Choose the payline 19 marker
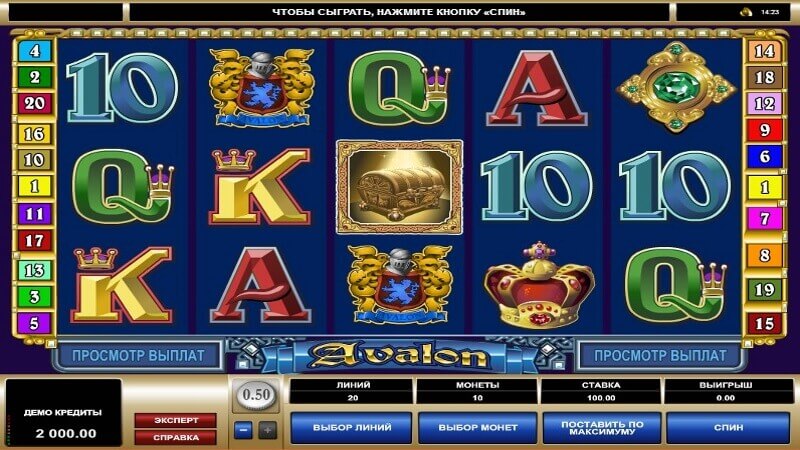Image resolution: width=800 pixels, height=450 pixels. click(x=765, y=291)
